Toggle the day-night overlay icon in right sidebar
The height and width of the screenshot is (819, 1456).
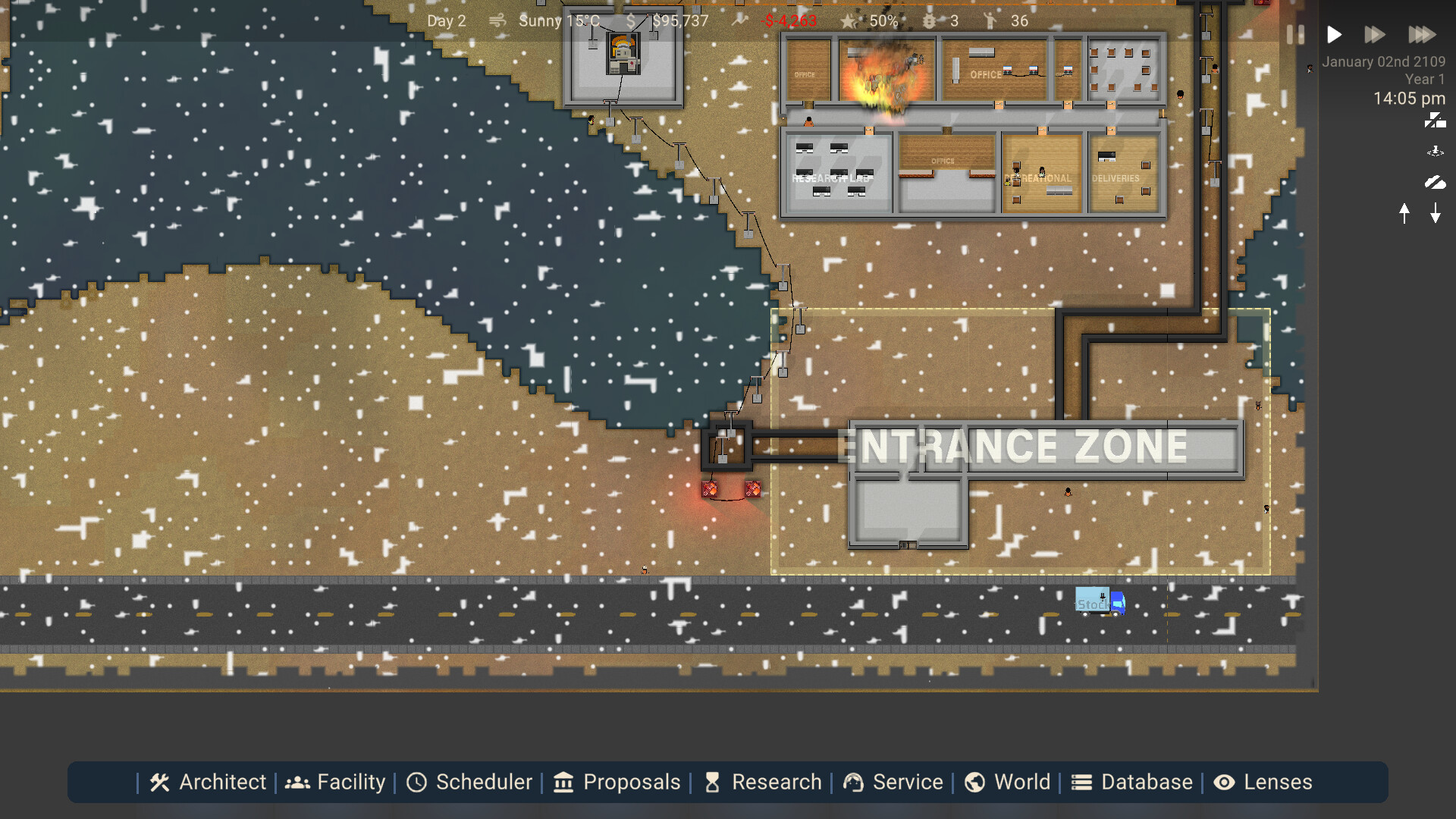point(1436,120)
